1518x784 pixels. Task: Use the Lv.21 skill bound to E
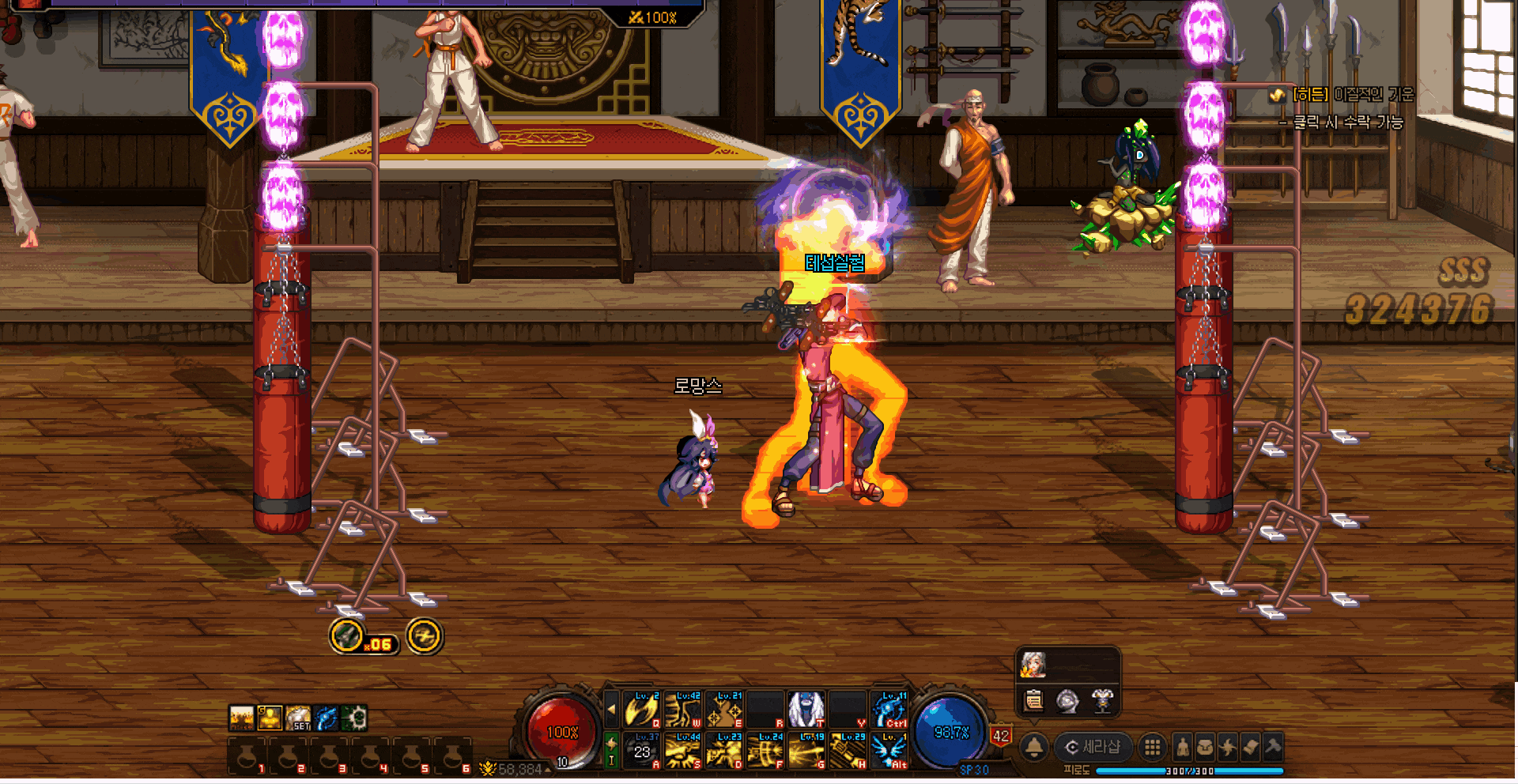click(723, 710)
